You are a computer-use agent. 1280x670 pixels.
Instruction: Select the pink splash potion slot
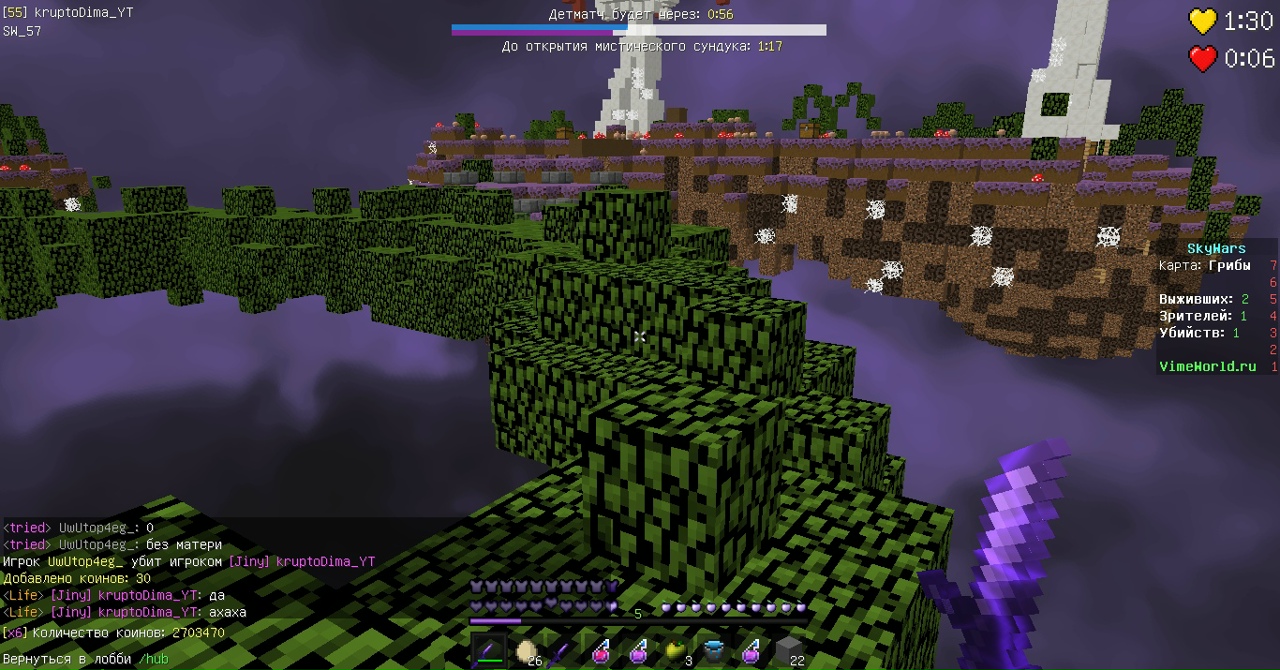coord(602,653)
